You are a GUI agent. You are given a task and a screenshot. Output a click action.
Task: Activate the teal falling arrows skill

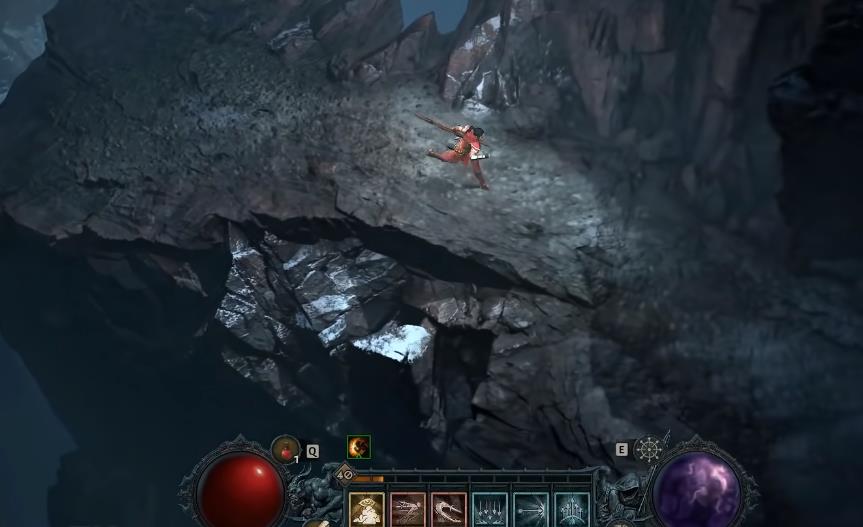[490, 510]
